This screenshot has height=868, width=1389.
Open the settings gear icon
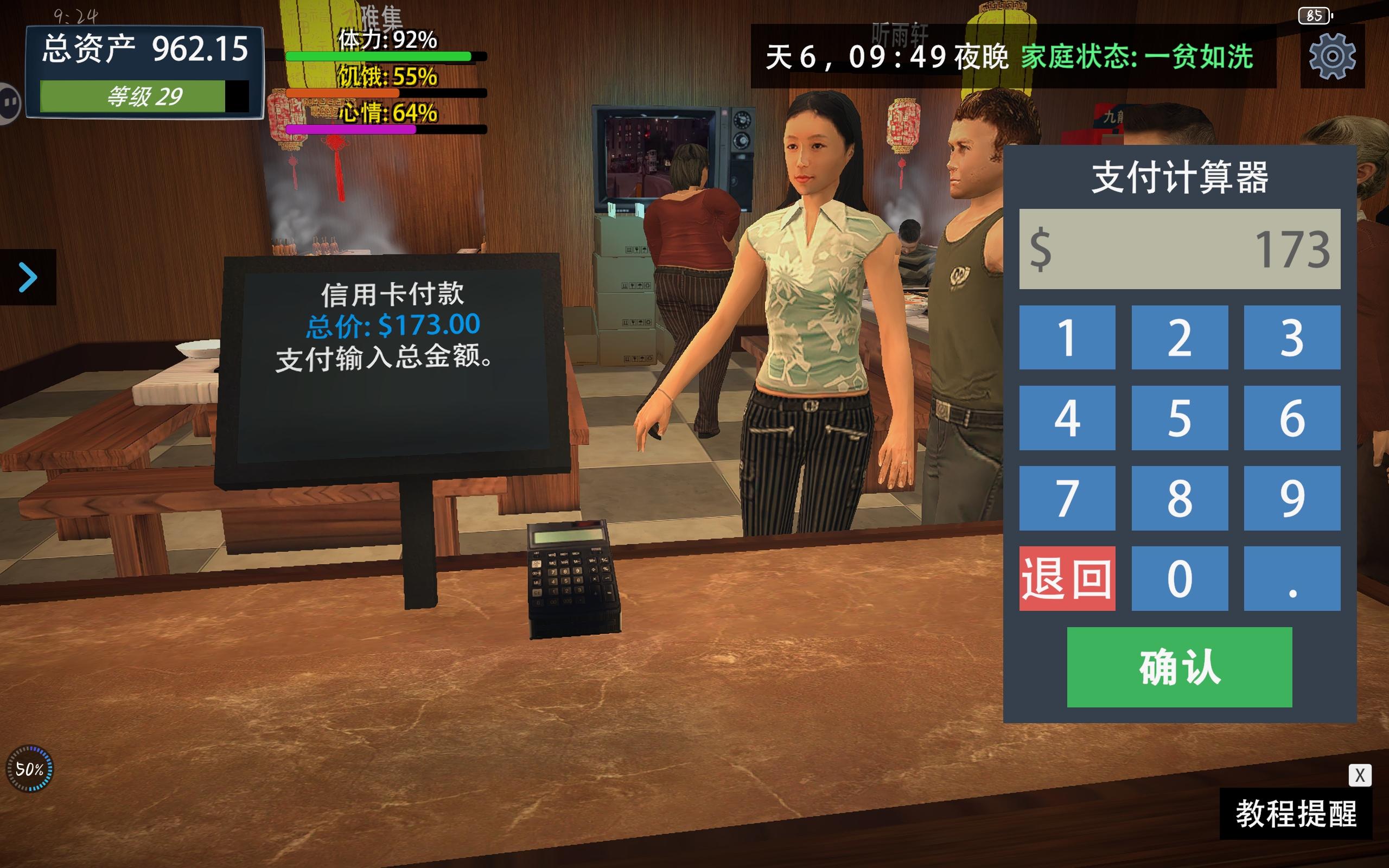1331,56
